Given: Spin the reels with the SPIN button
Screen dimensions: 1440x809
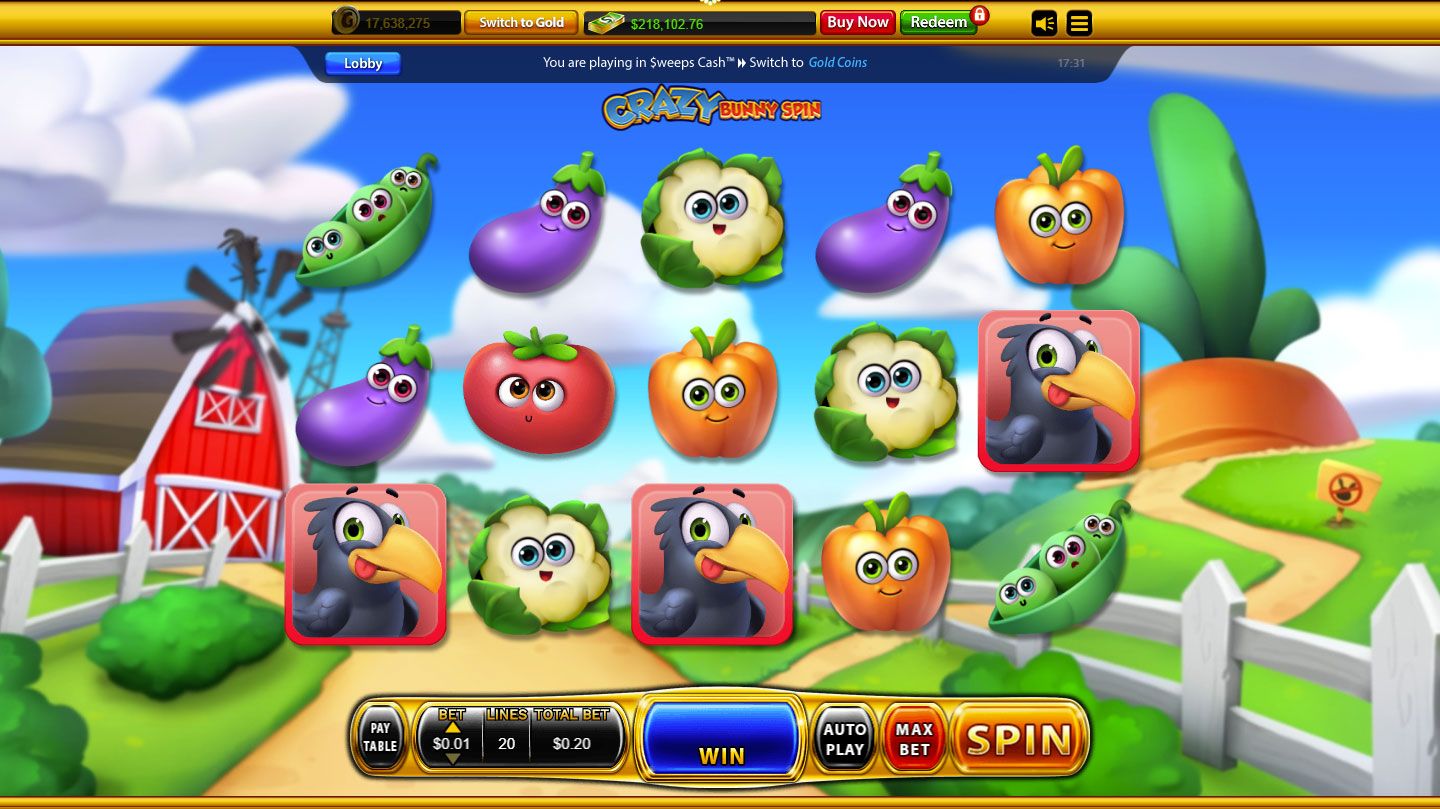Looking at the screenshot, I should (1018, 740).
